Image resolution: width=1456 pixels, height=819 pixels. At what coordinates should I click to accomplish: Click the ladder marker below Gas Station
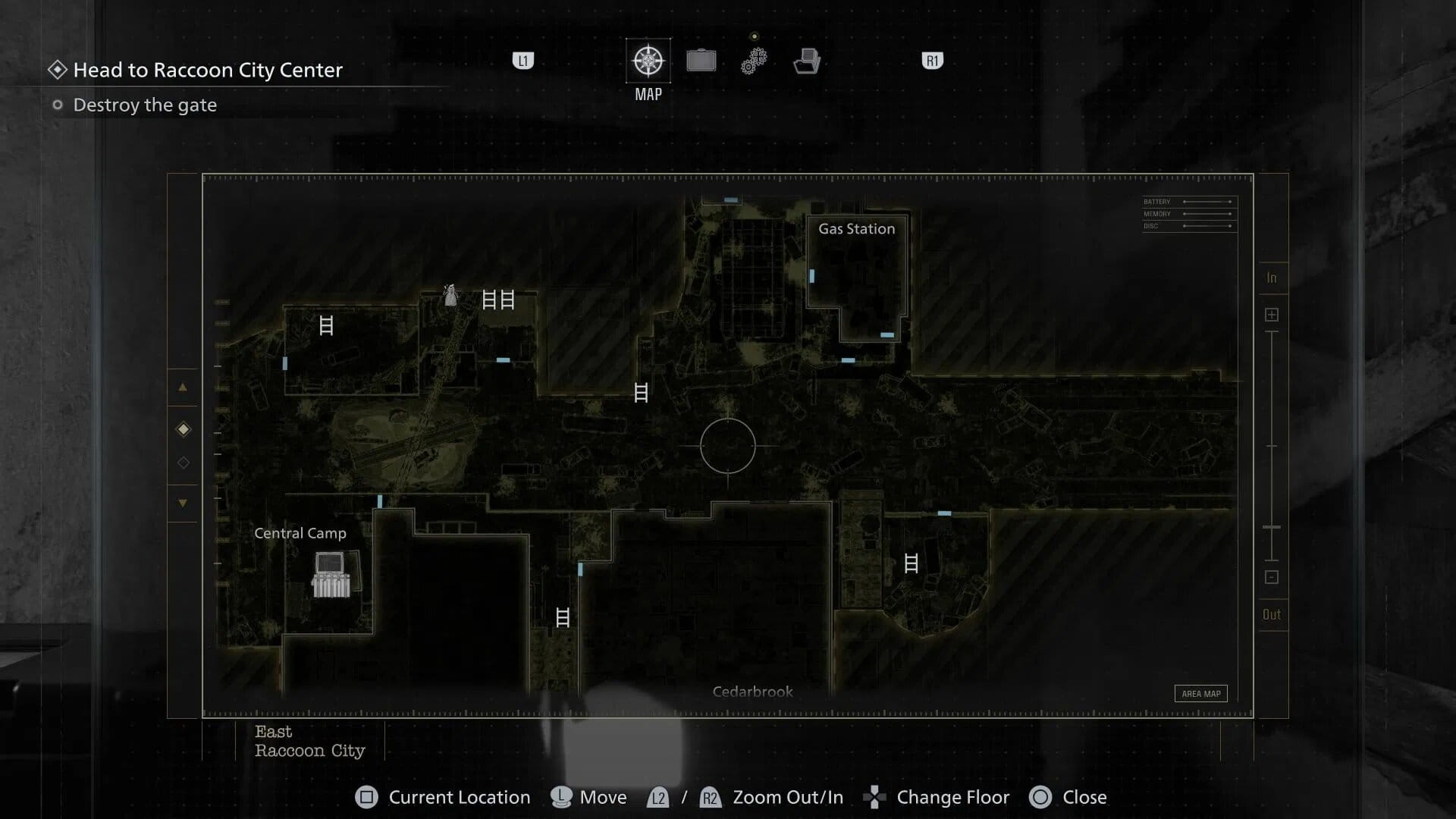point(911,563)
